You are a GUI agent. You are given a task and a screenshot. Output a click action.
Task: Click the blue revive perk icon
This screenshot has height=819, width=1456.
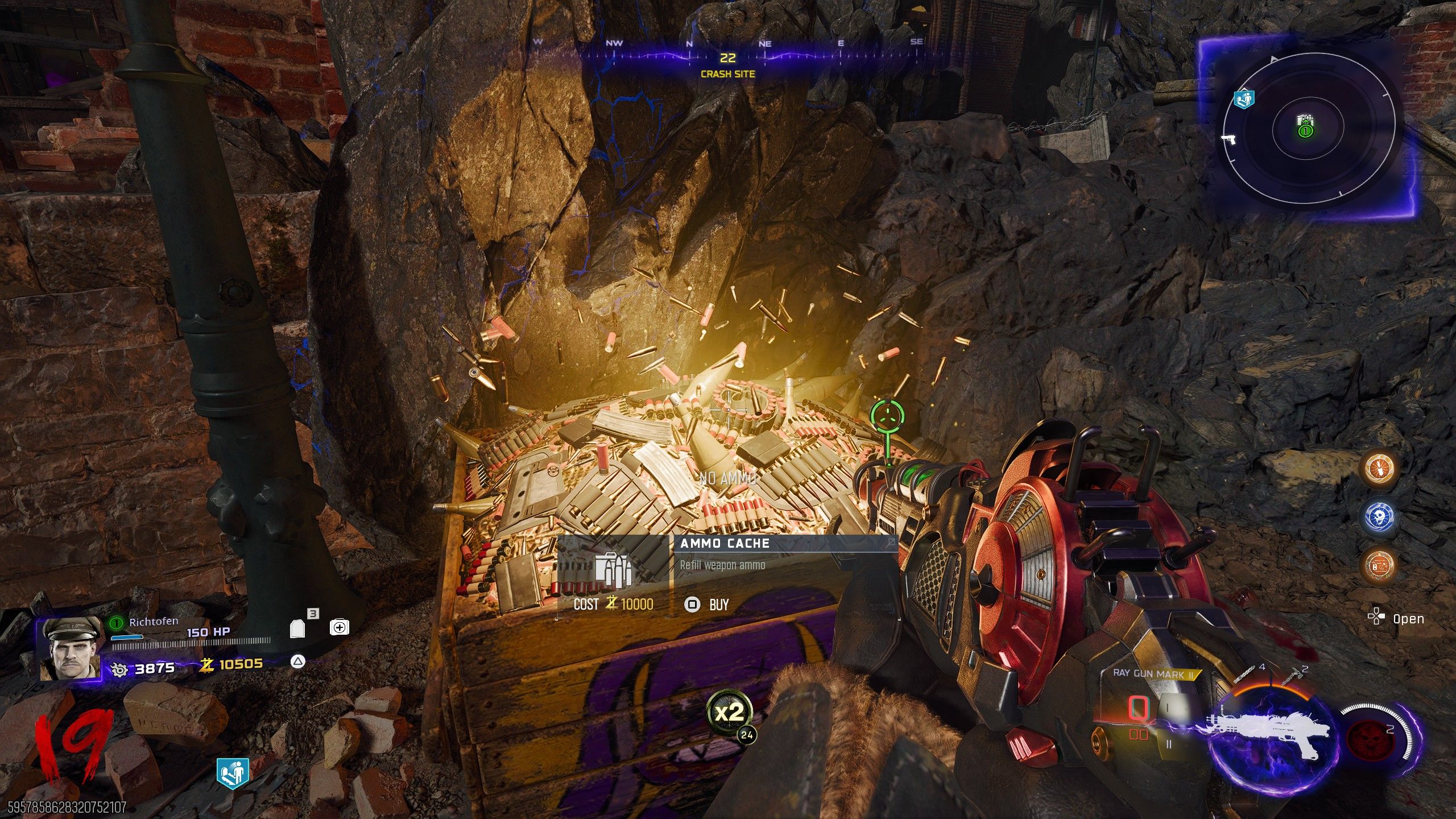(233, 773)
